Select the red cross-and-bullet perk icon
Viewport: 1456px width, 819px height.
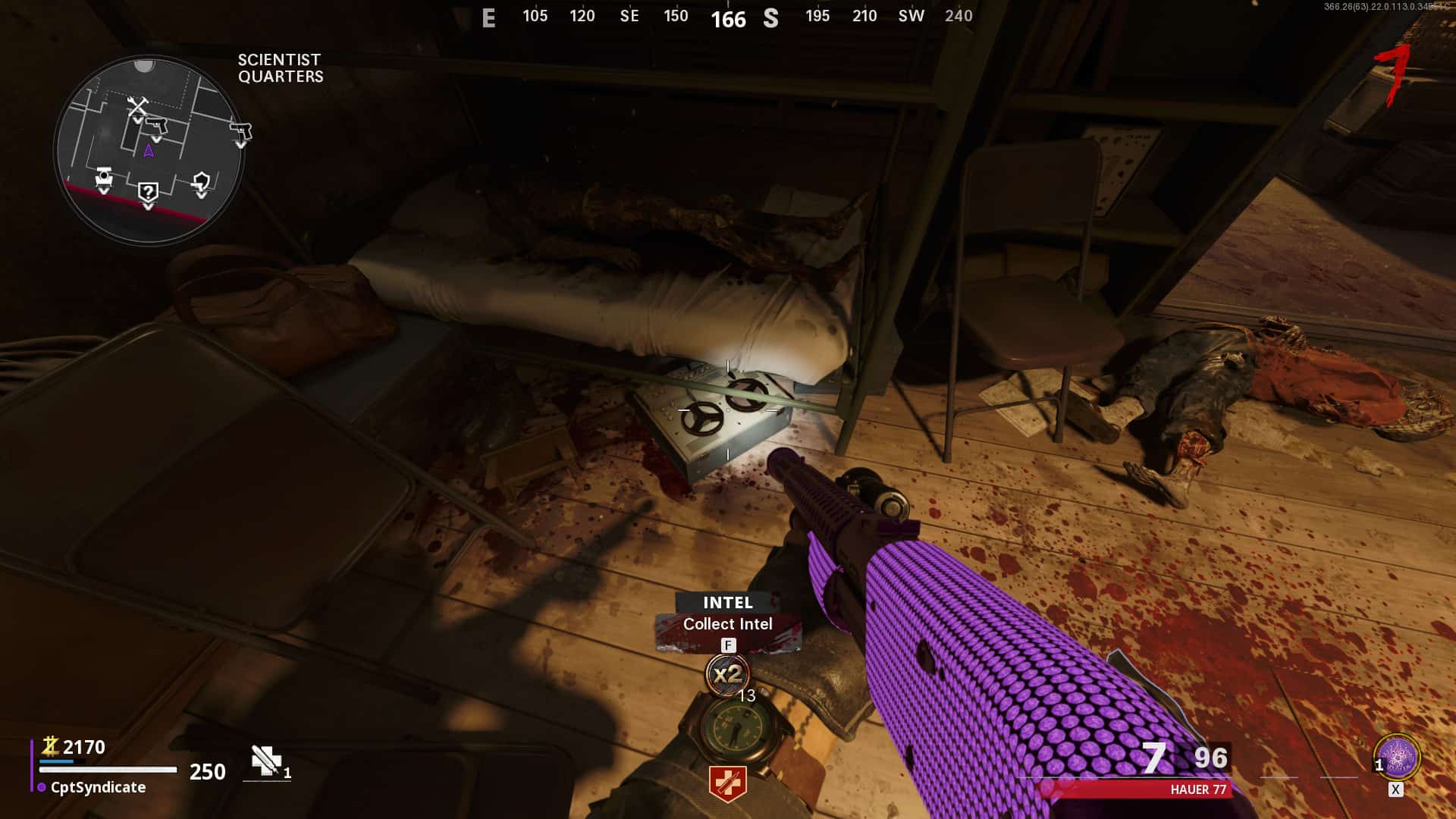(x=727, y=783)
